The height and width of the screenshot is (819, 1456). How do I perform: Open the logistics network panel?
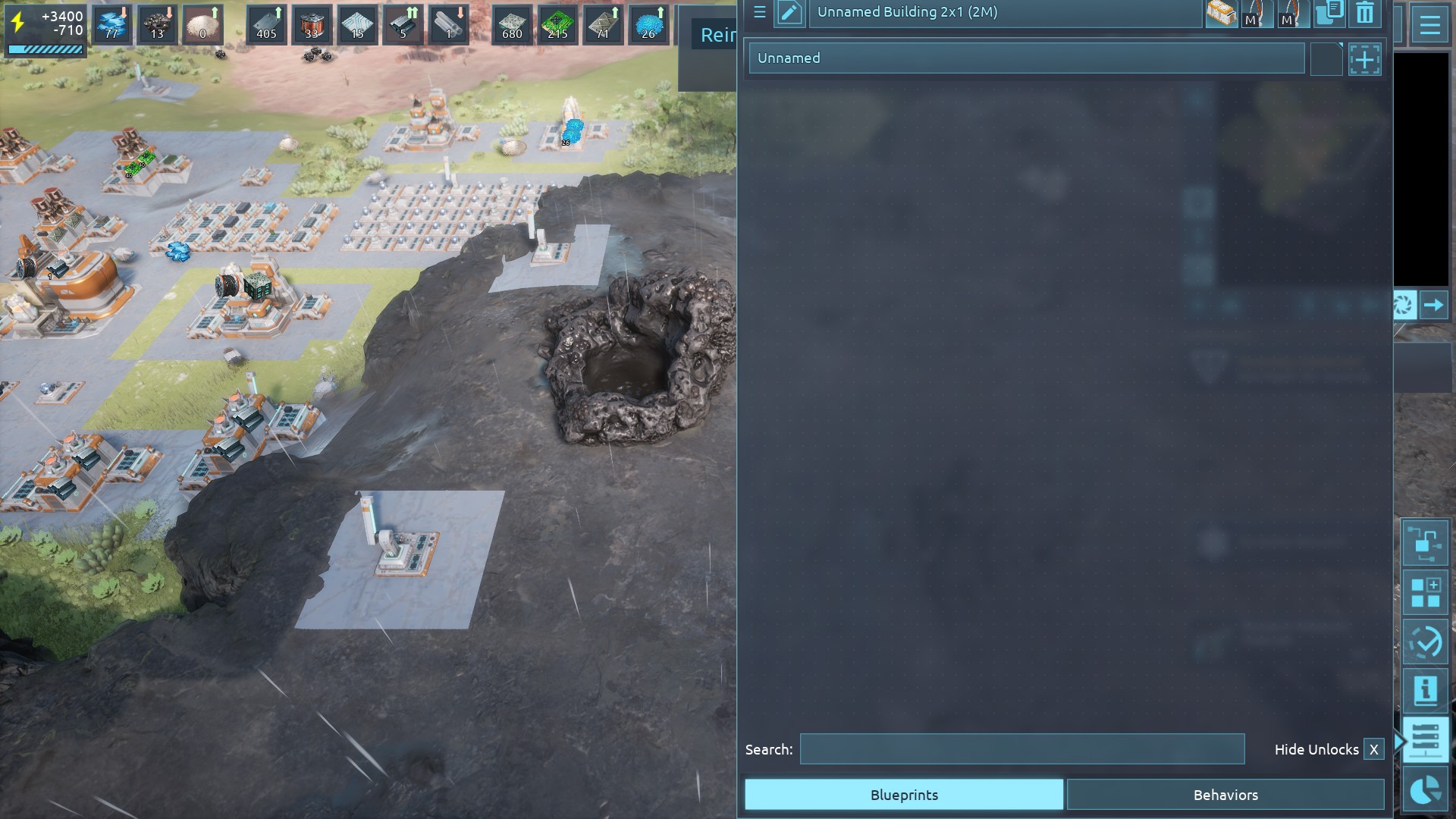[x=1425, y=543]
